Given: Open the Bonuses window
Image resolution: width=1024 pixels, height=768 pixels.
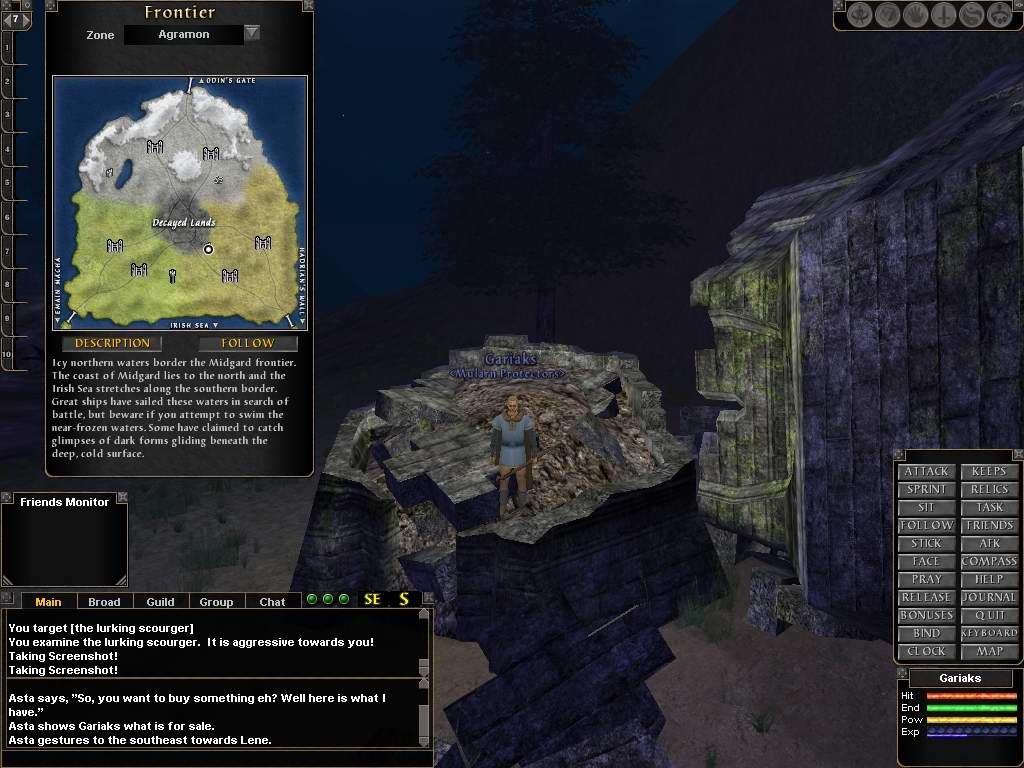Looking at the screenshot, I should pos(926,616).
